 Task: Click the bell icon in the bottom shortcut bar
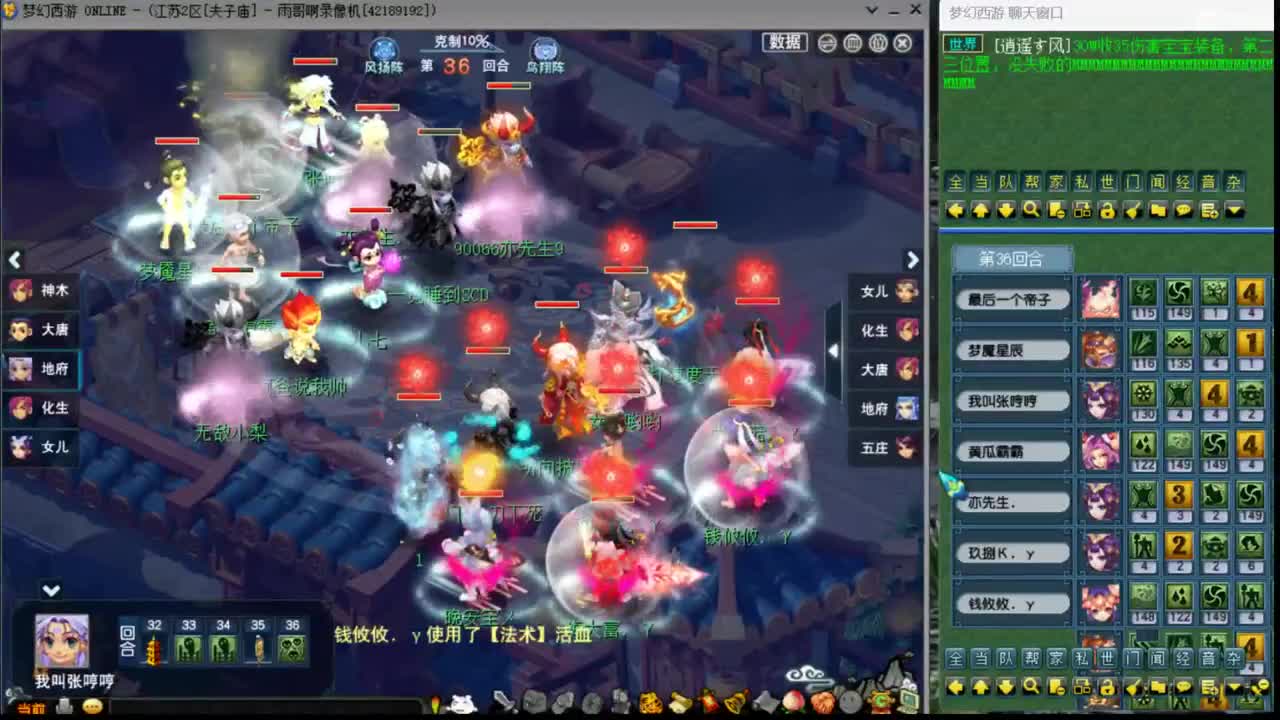point(733,702)
